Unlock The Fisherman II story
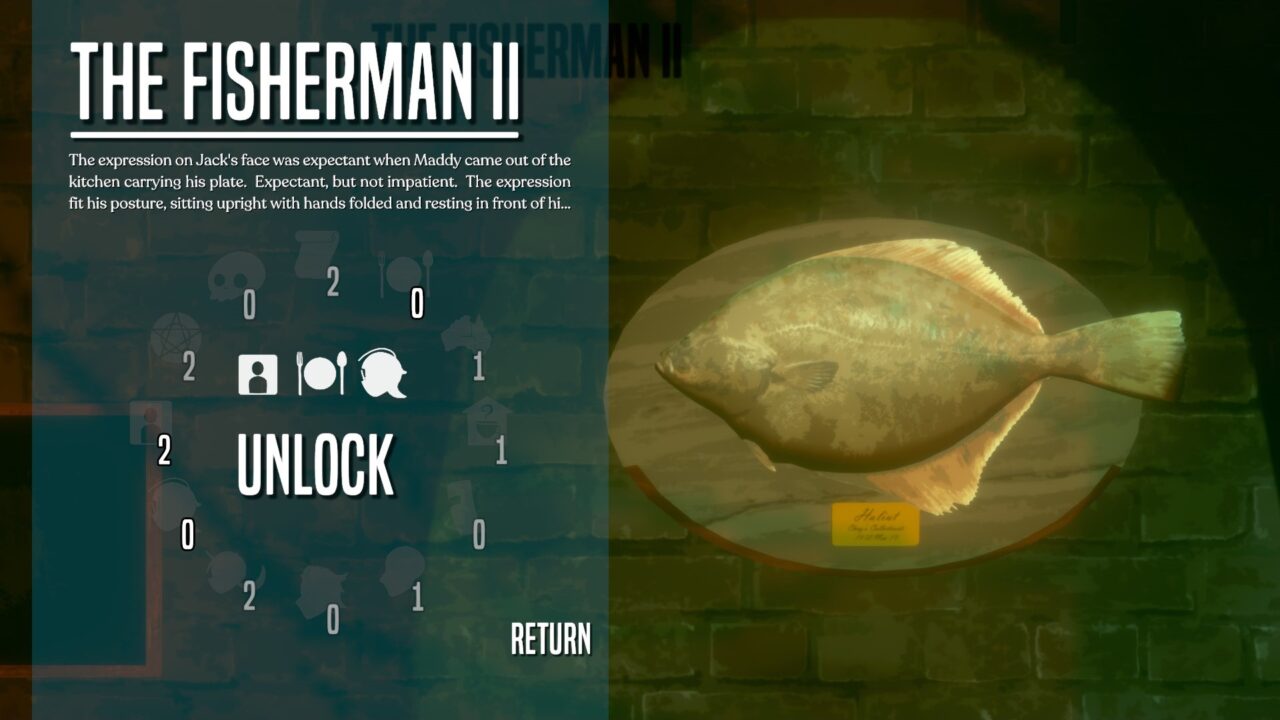This screenshot has height=720, width=1280. [315, 466]
